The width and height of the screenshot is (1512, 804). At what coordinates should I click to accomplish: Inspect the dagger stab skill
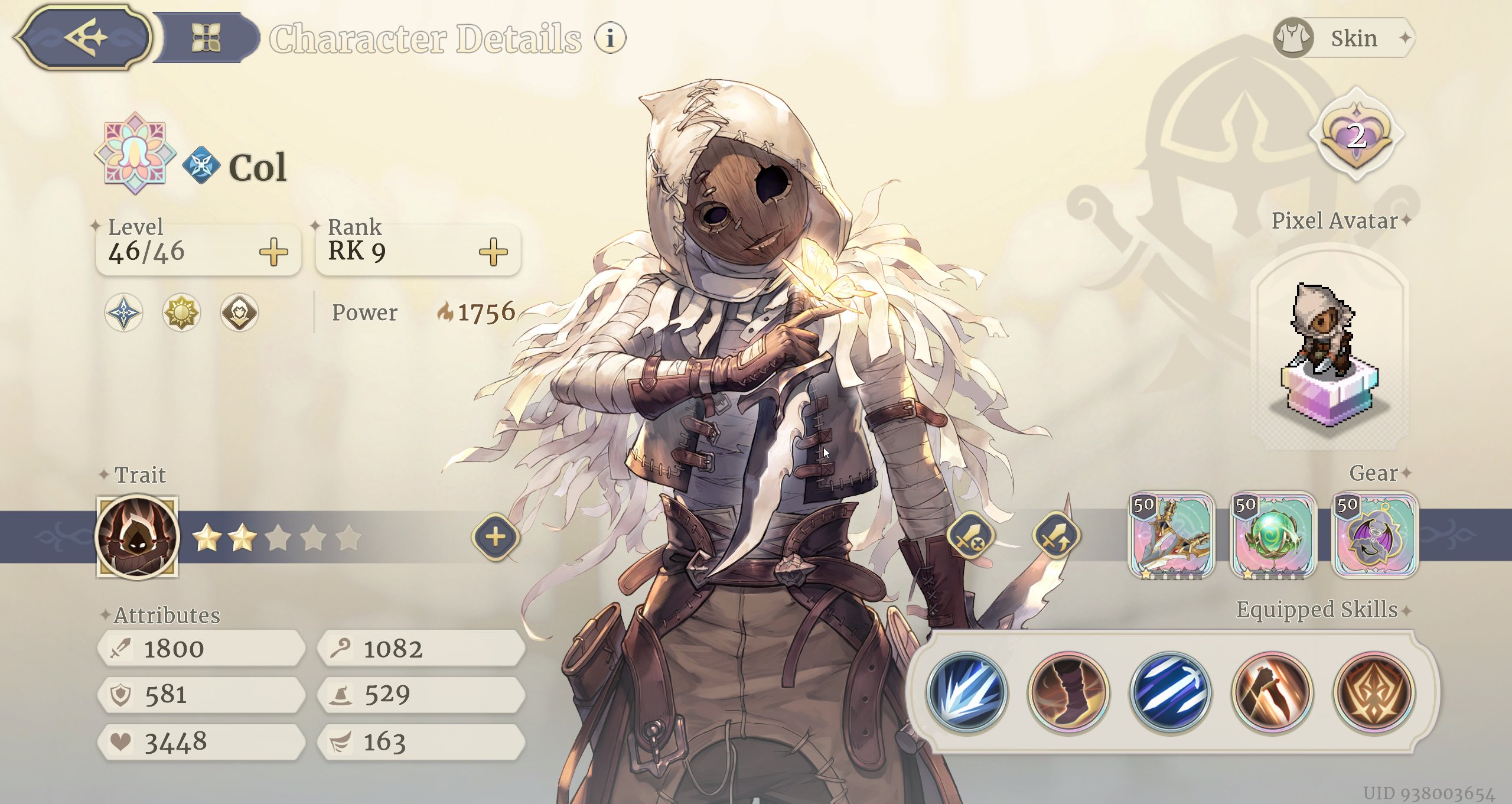coord(1272,692)
